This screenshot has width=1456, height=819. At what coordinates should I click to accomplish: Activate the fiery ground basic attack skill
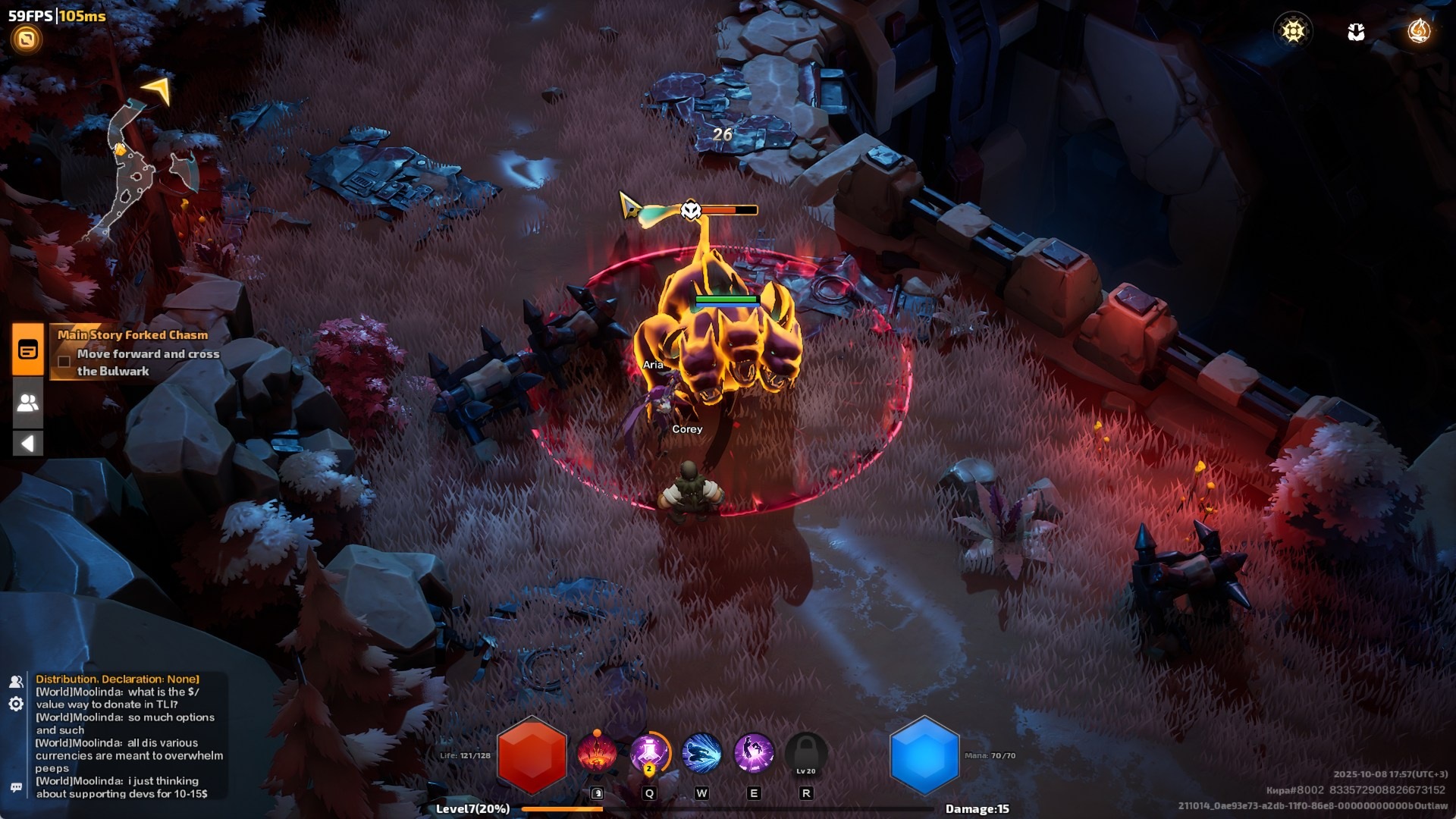pyautogui.click(x=597, y=754)
